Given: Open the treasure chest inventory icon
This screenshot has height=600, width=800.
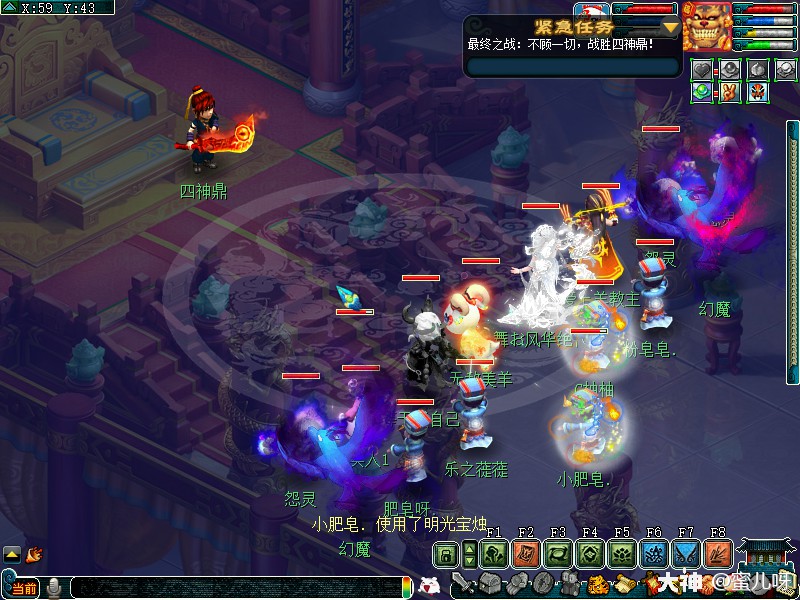Looking at the screenshot, I should click(489, 584).
